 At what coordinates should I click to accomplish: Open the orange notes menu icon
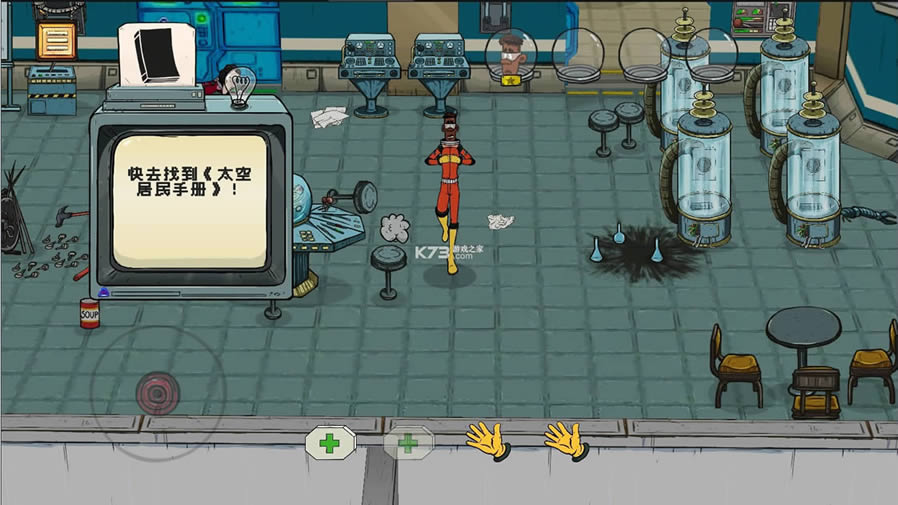[x=56, y=40]
